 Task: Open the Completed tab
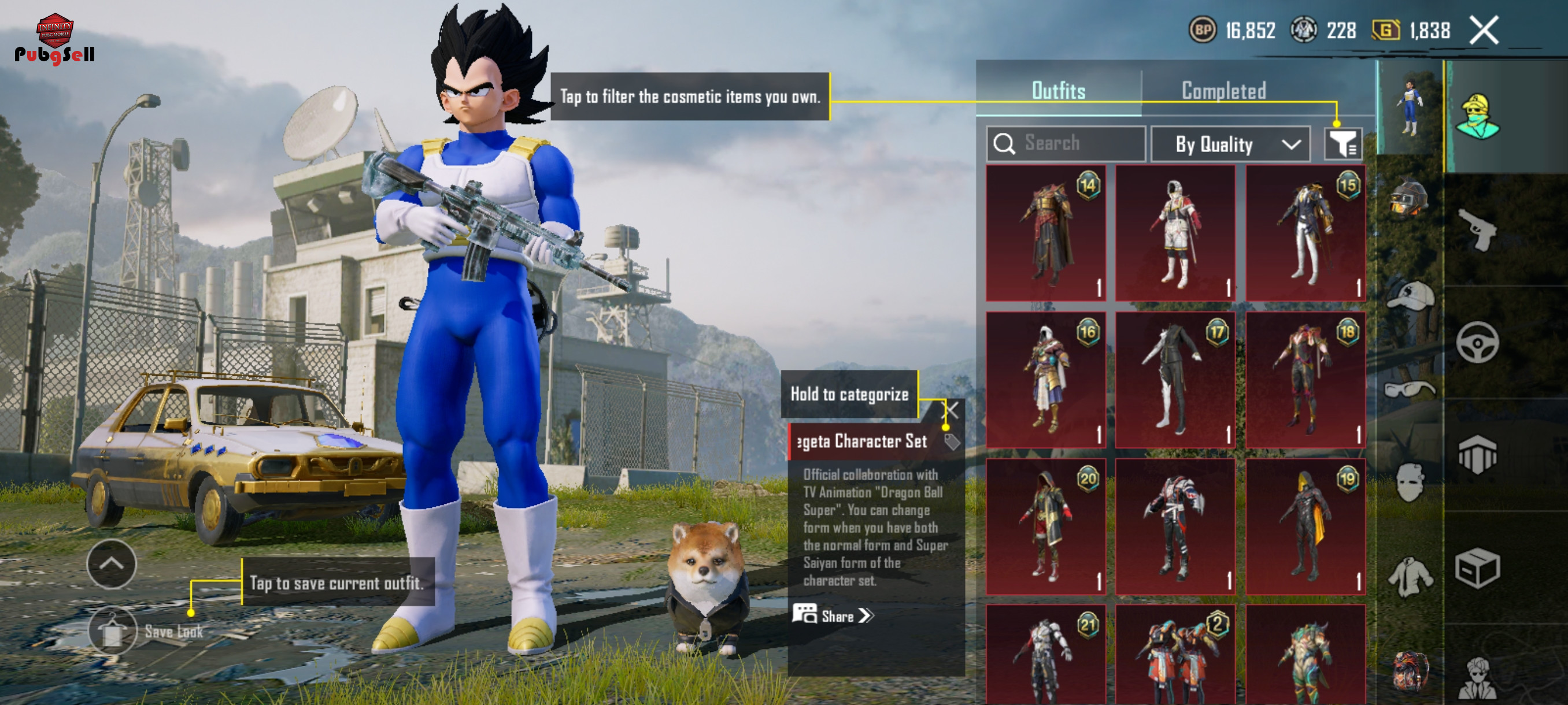tap(1223, 91)
